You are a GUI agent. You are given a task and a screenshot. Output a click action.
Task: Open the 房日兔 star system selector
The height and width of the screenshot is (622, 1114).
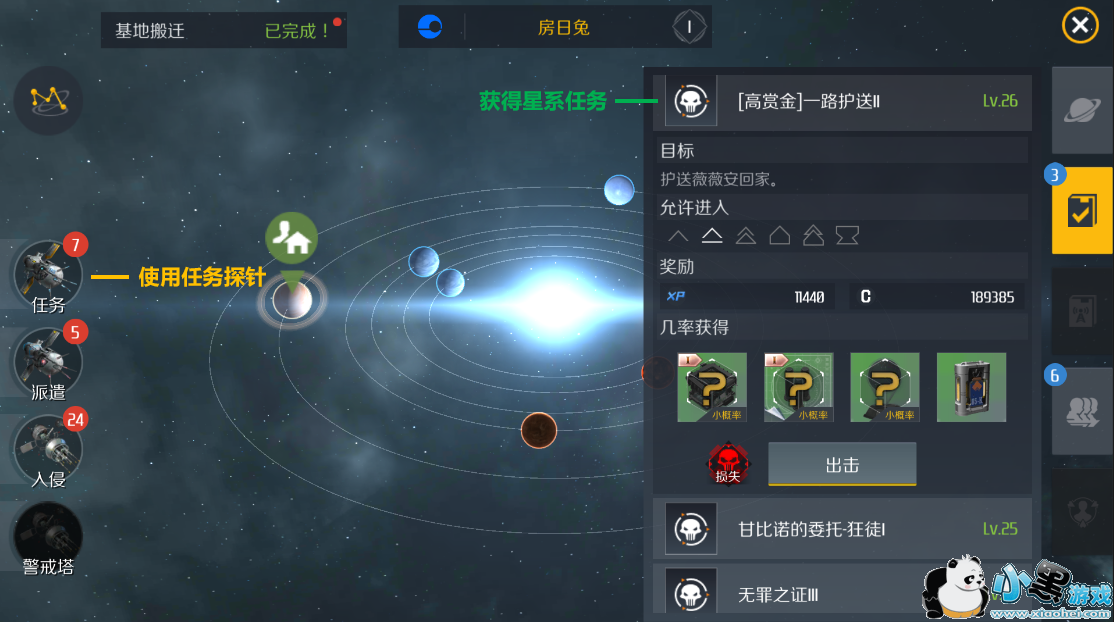click(x=563, y=28)
